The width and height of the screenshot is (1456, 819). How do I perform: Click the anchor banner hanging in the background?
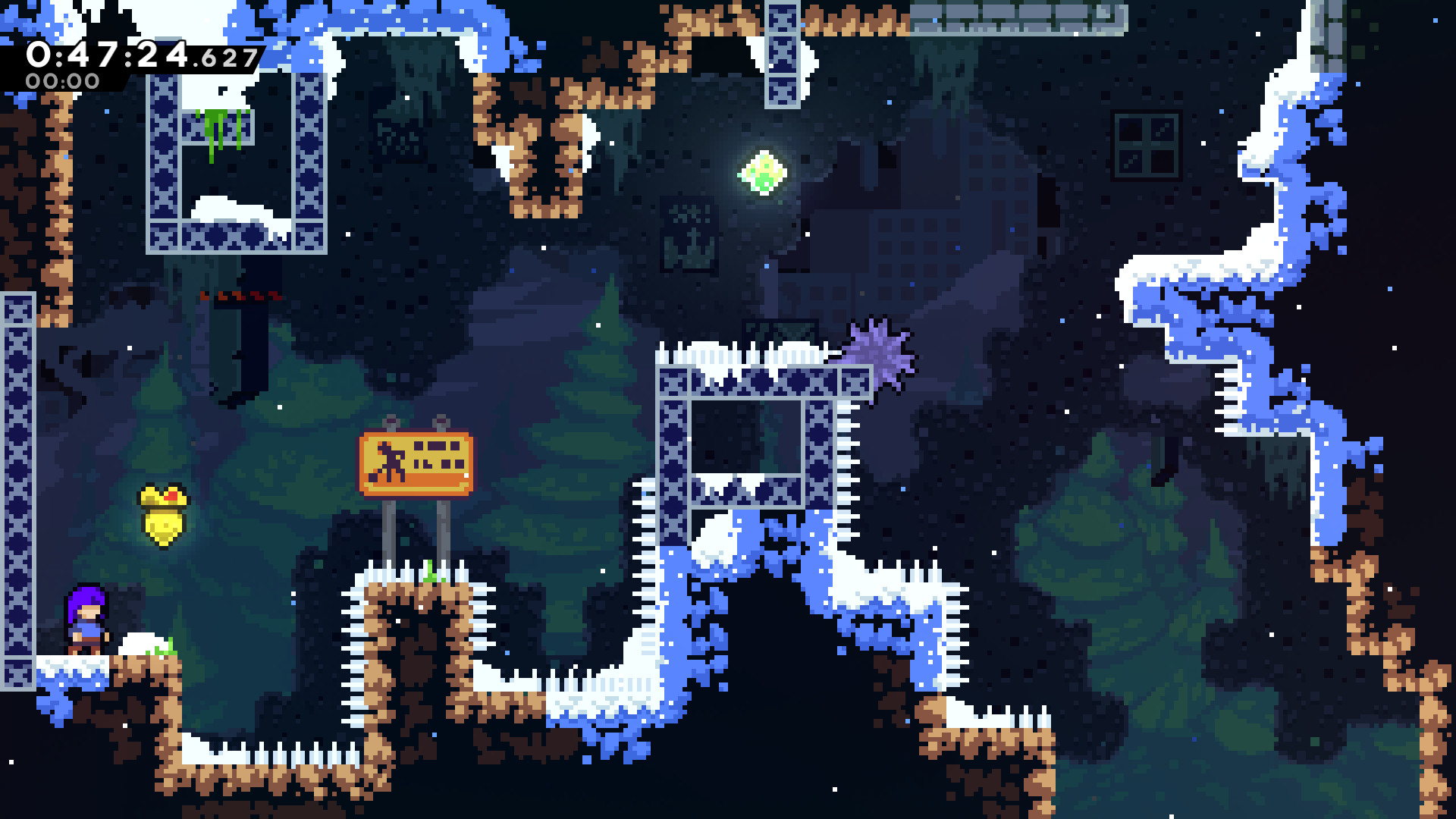pyautogui.click(x=686, y=235)
